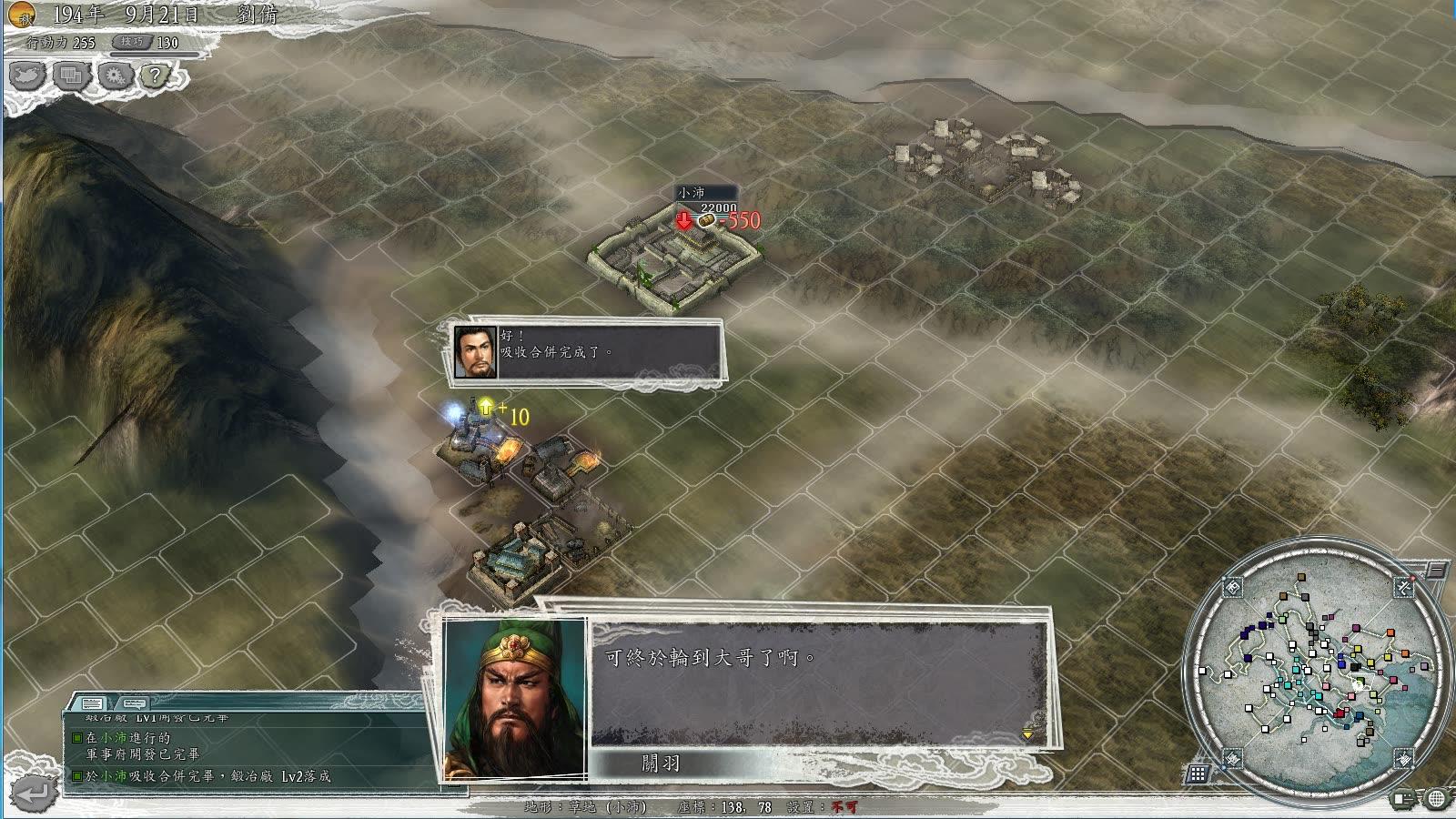Toggle the minimap's bottom-left corner filter icon
The height and width of the screenshot is (819, 1456).
pos(1232,758)
